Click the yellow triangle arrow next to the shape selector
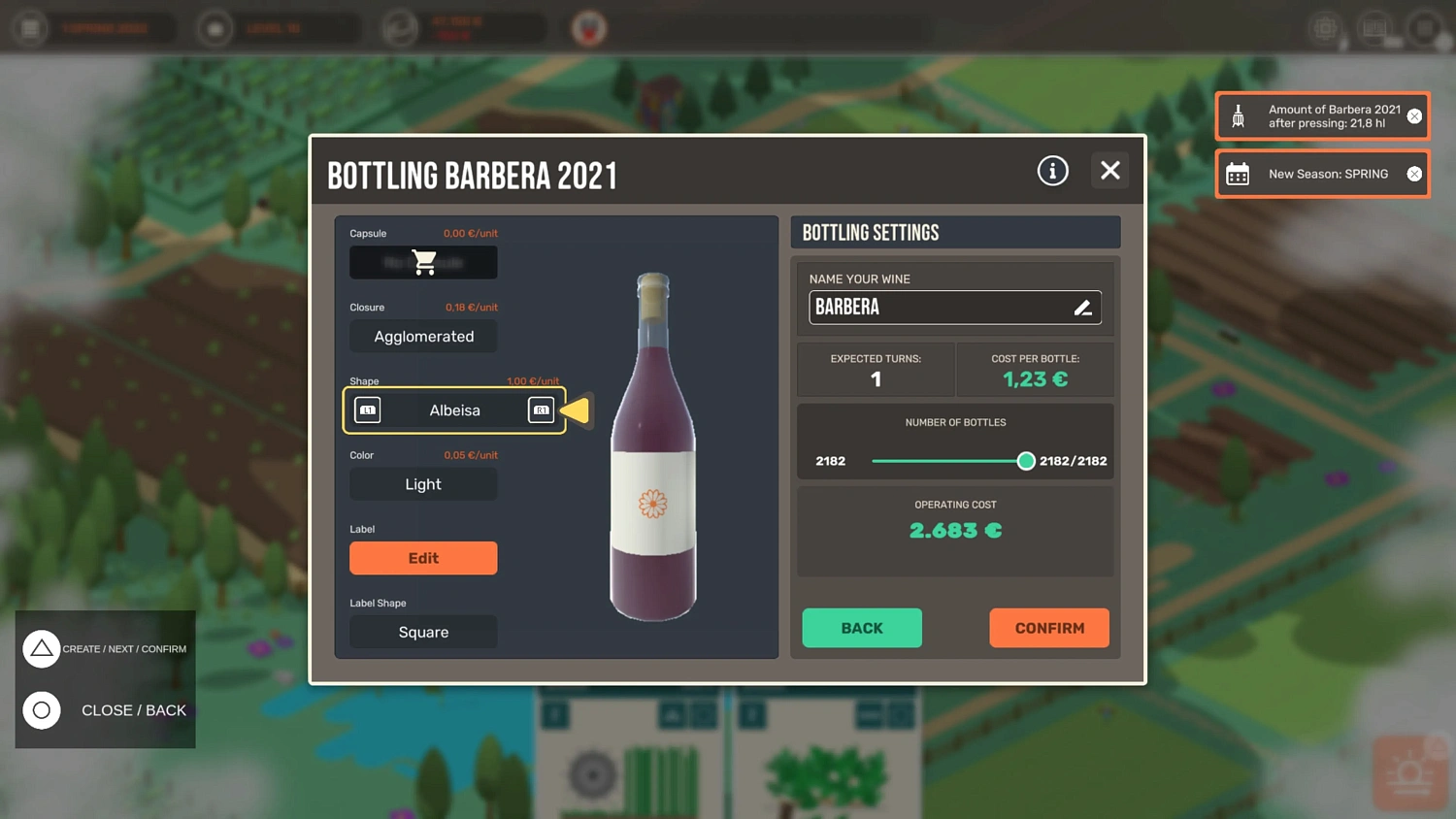 [x=577, y=410]
